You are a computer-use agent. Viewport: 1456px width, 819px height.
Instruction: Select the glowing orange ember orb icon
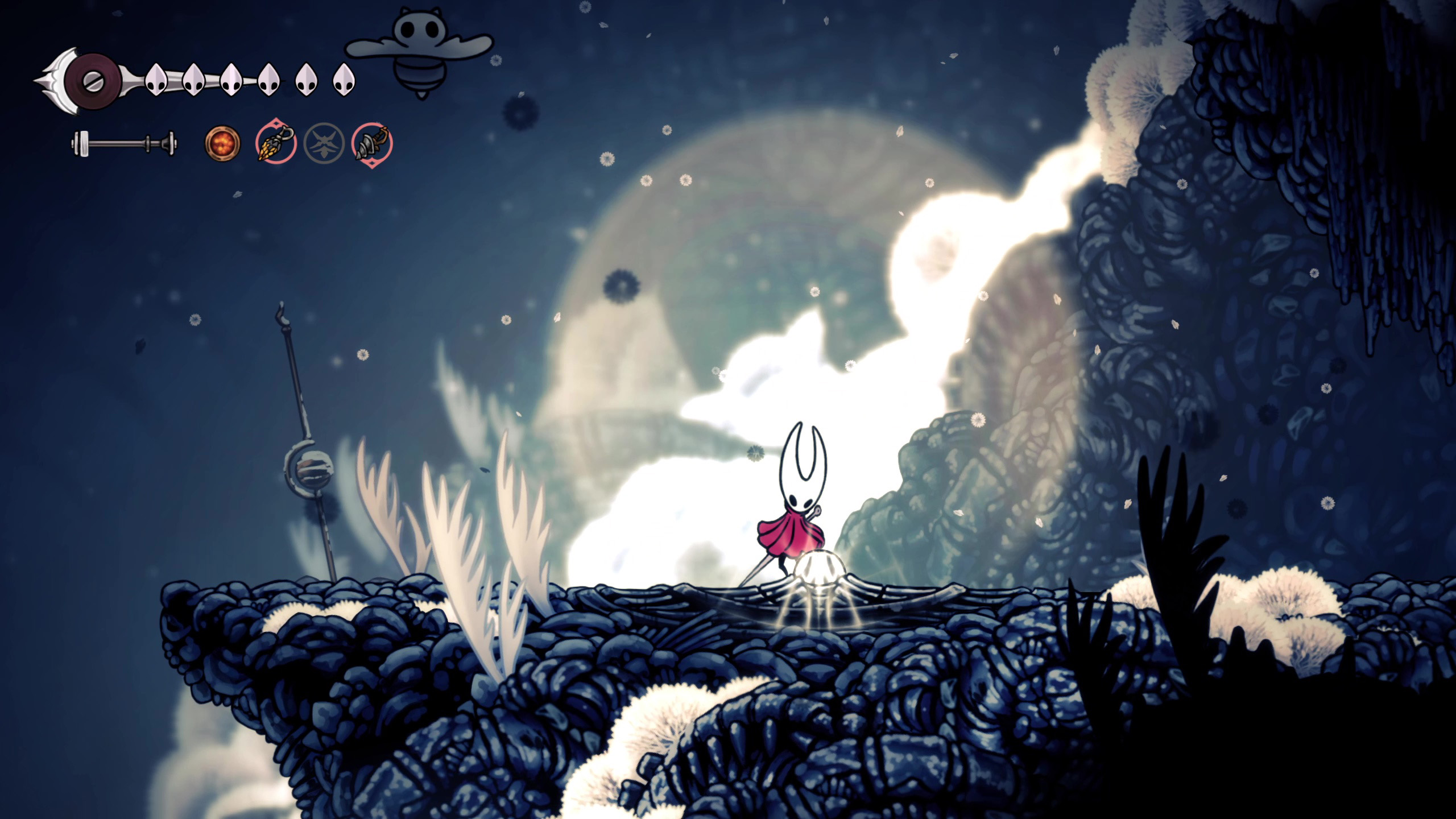coord(222,143)
